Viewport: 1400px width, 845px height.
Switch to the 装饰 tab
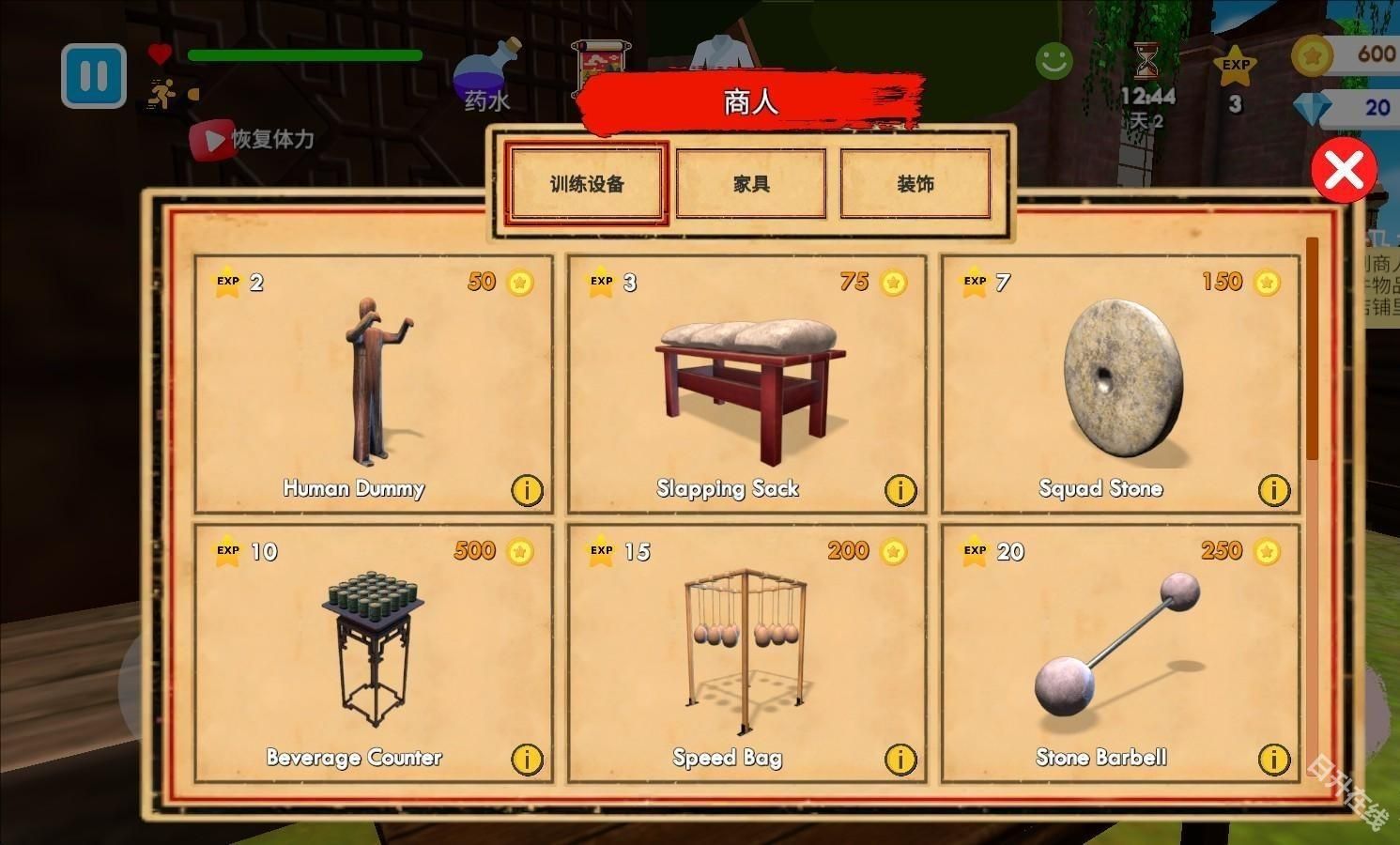click(915, 183)
